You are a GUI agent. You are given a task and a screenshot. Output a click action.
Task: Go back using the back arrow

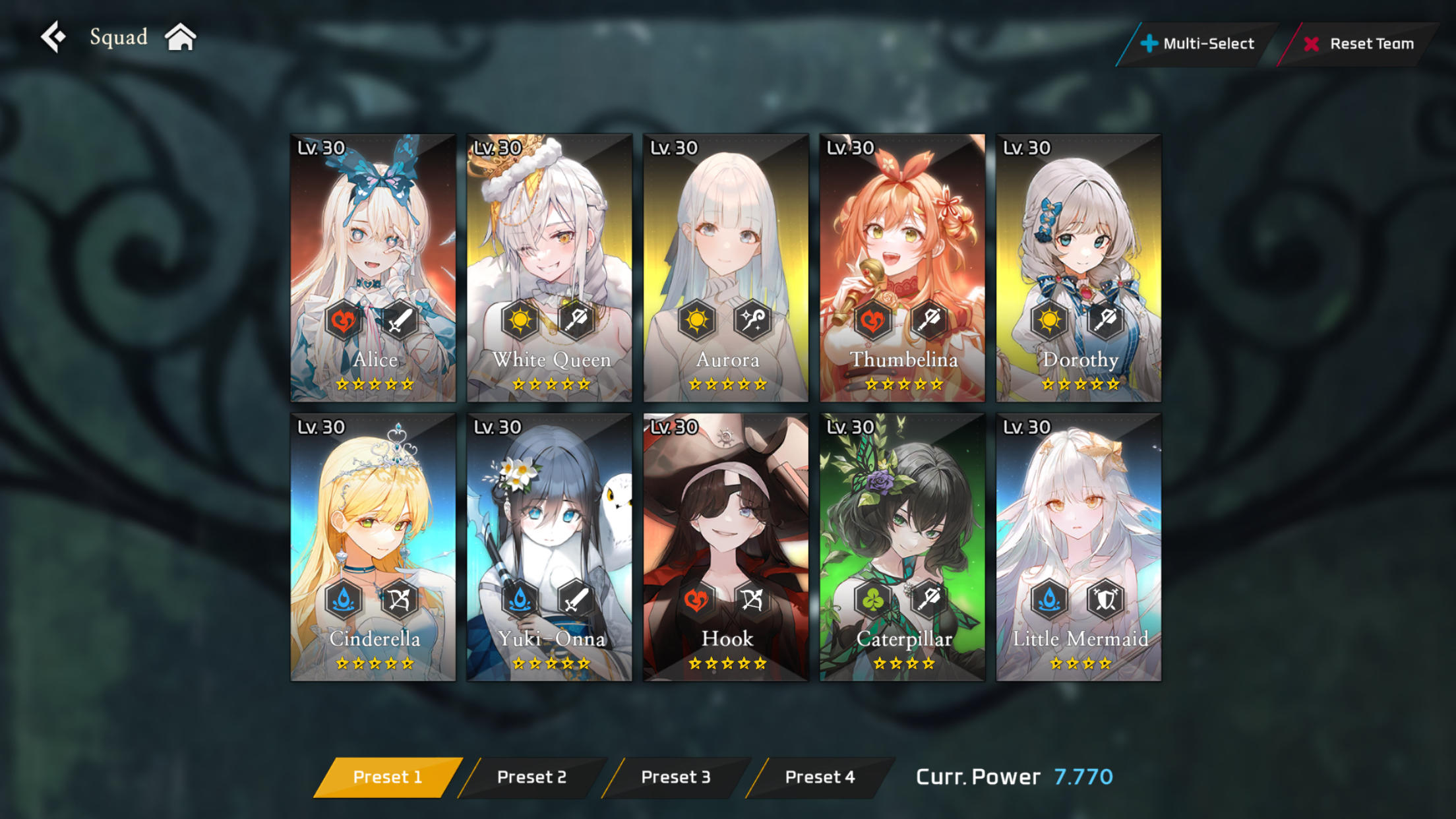pyautogui.click(x=55, y=36)
